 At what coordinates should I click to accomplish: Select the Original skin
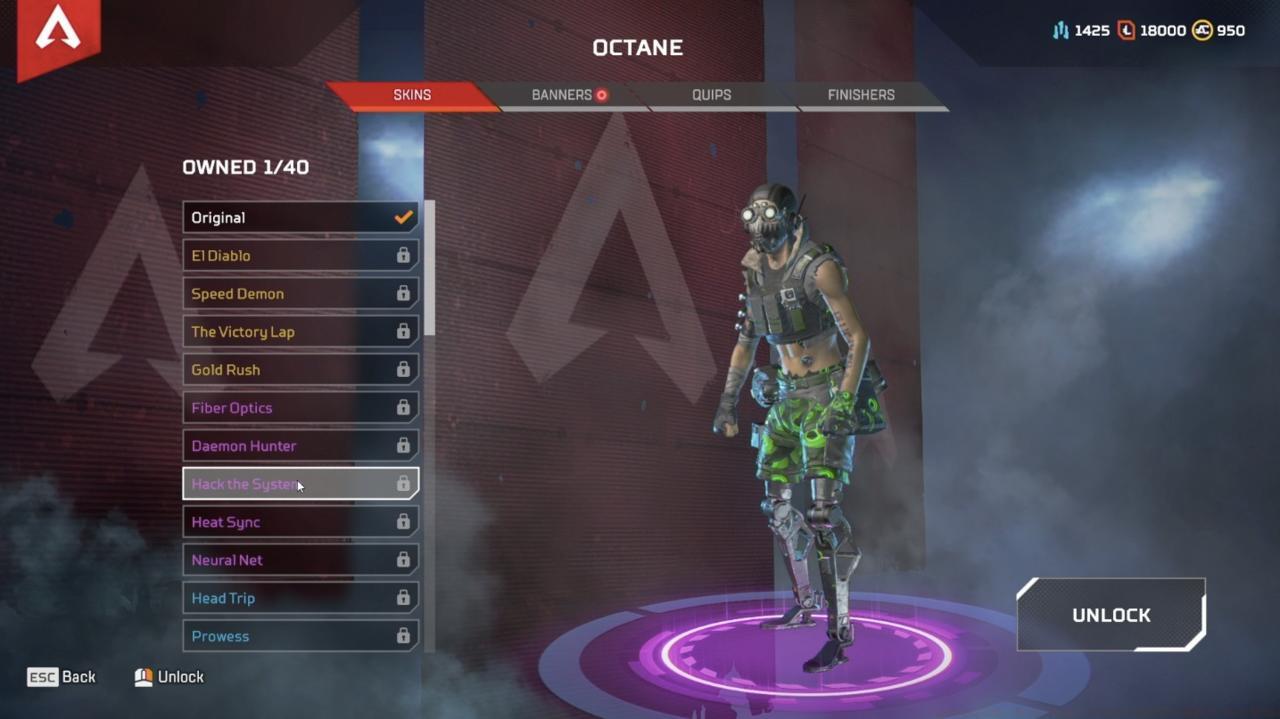[300, 218]
